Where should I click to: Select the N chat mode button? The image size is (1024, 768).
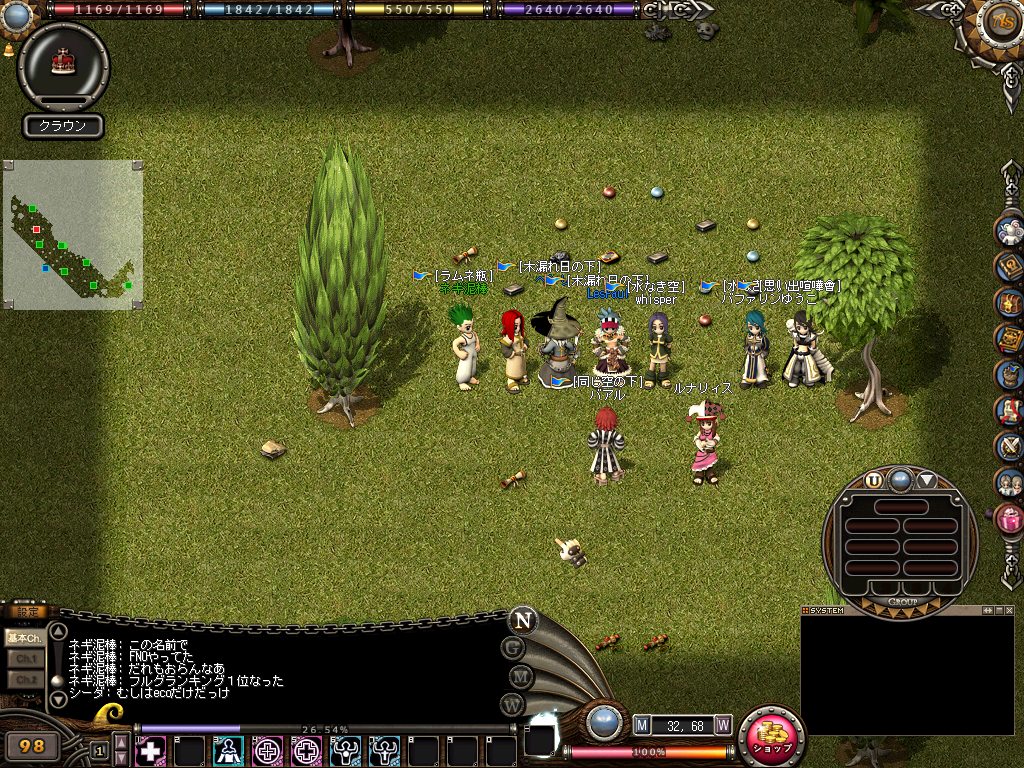[x=521, y=620]
